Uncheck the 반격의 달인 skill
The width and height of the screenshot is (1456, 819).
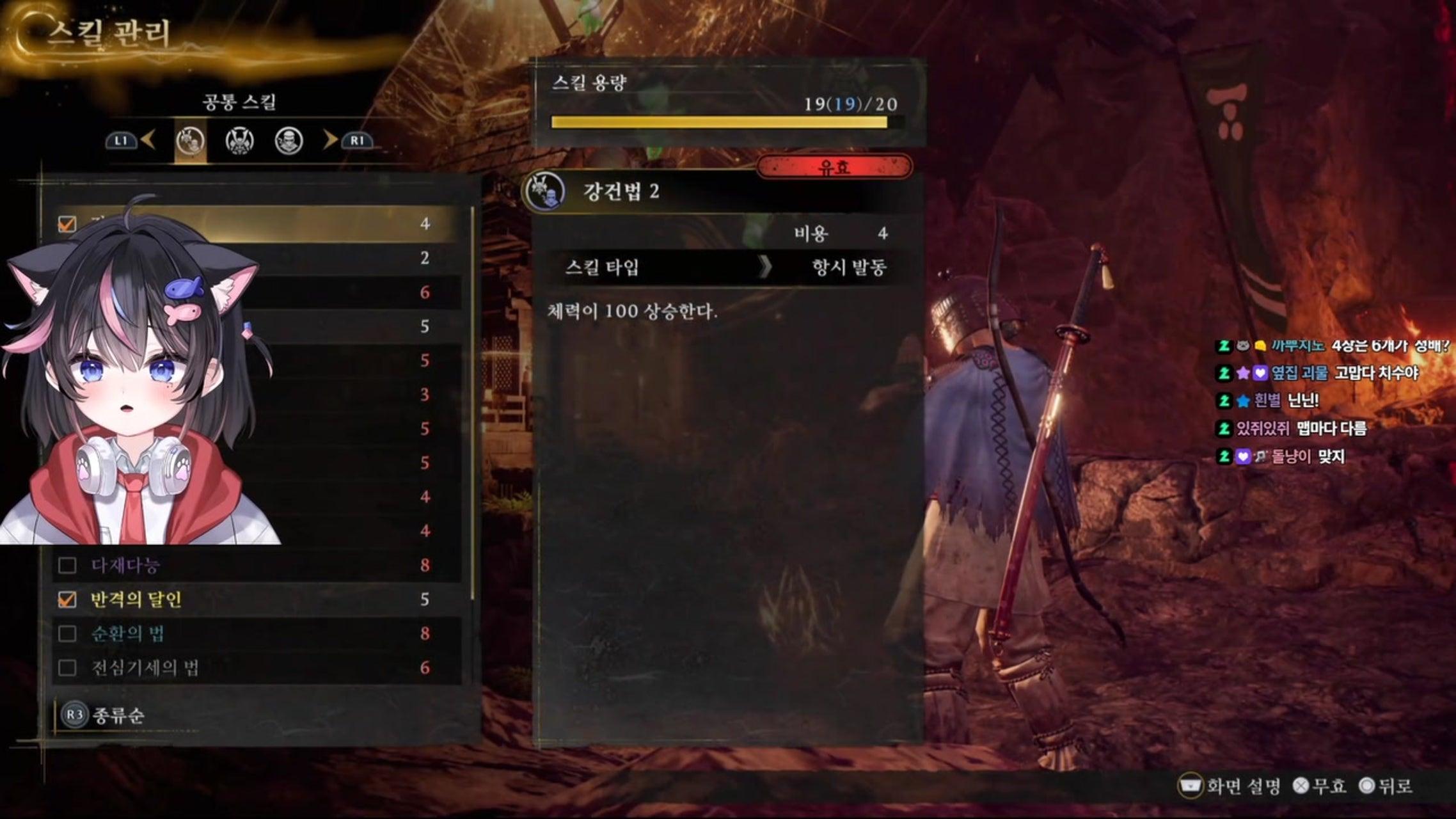tap(67, 600)
